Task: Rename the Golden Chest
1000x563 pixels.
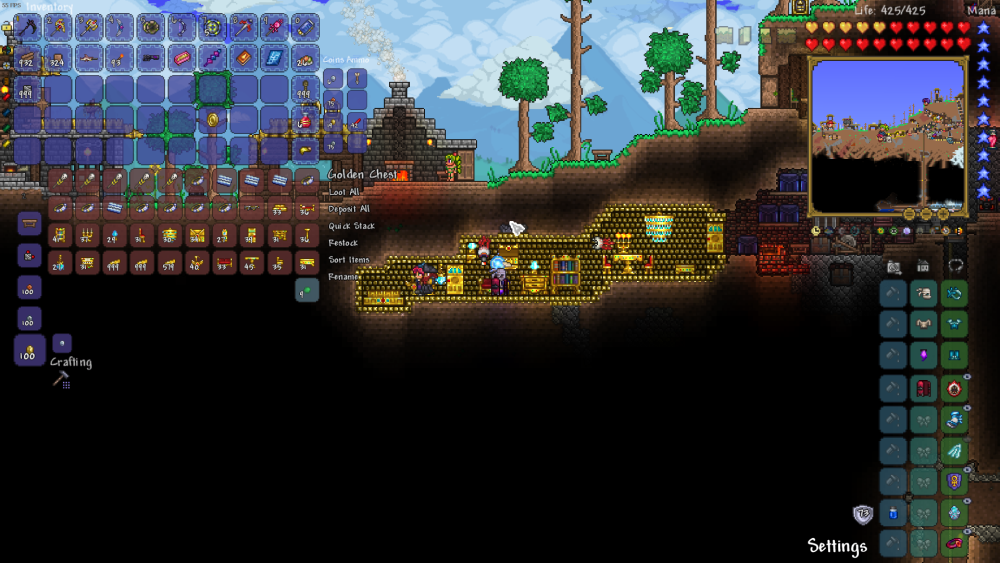Action: click(x=343, y=276)
